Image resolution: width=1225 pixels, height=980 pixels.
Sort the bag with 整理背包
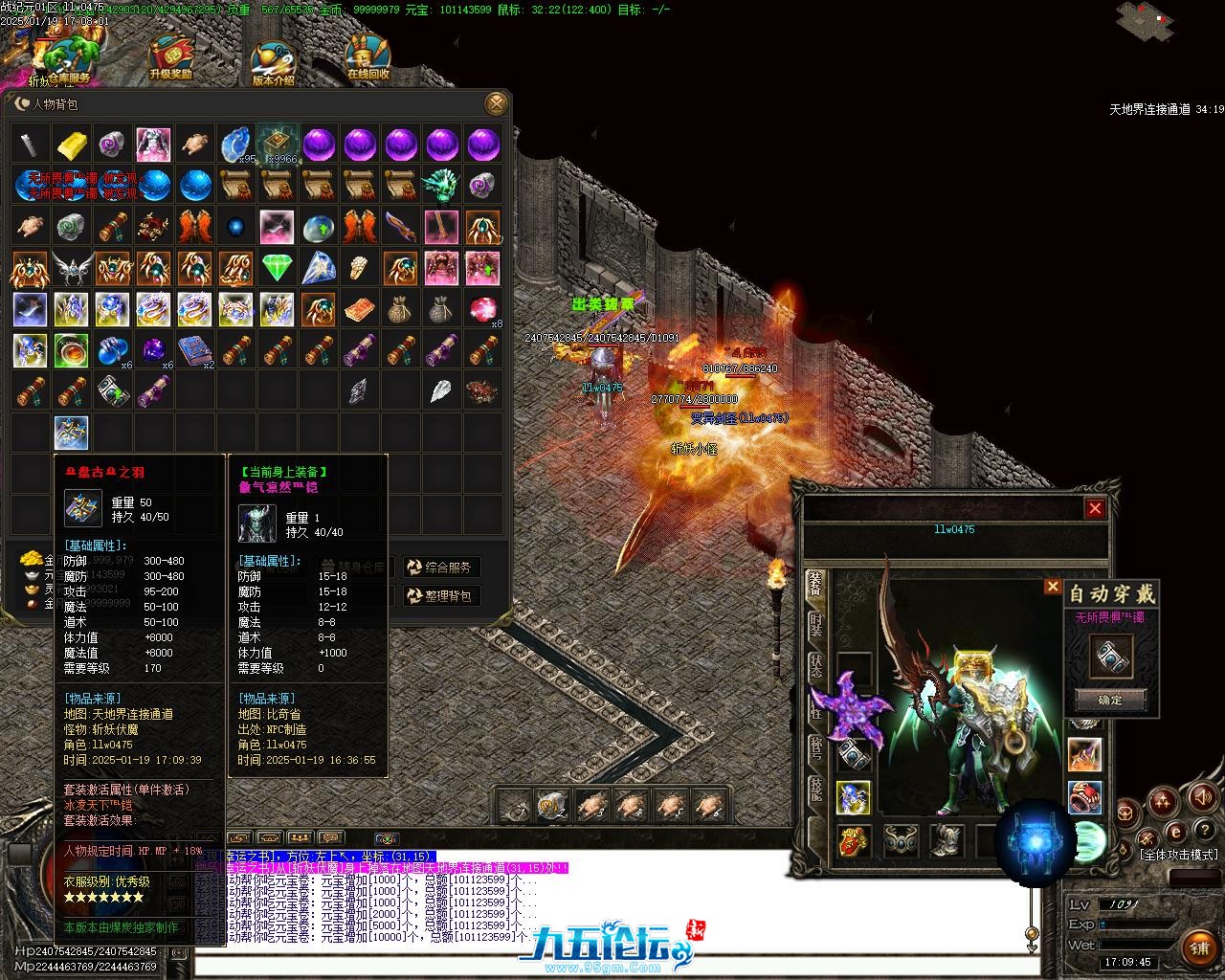tap(440, 595)
